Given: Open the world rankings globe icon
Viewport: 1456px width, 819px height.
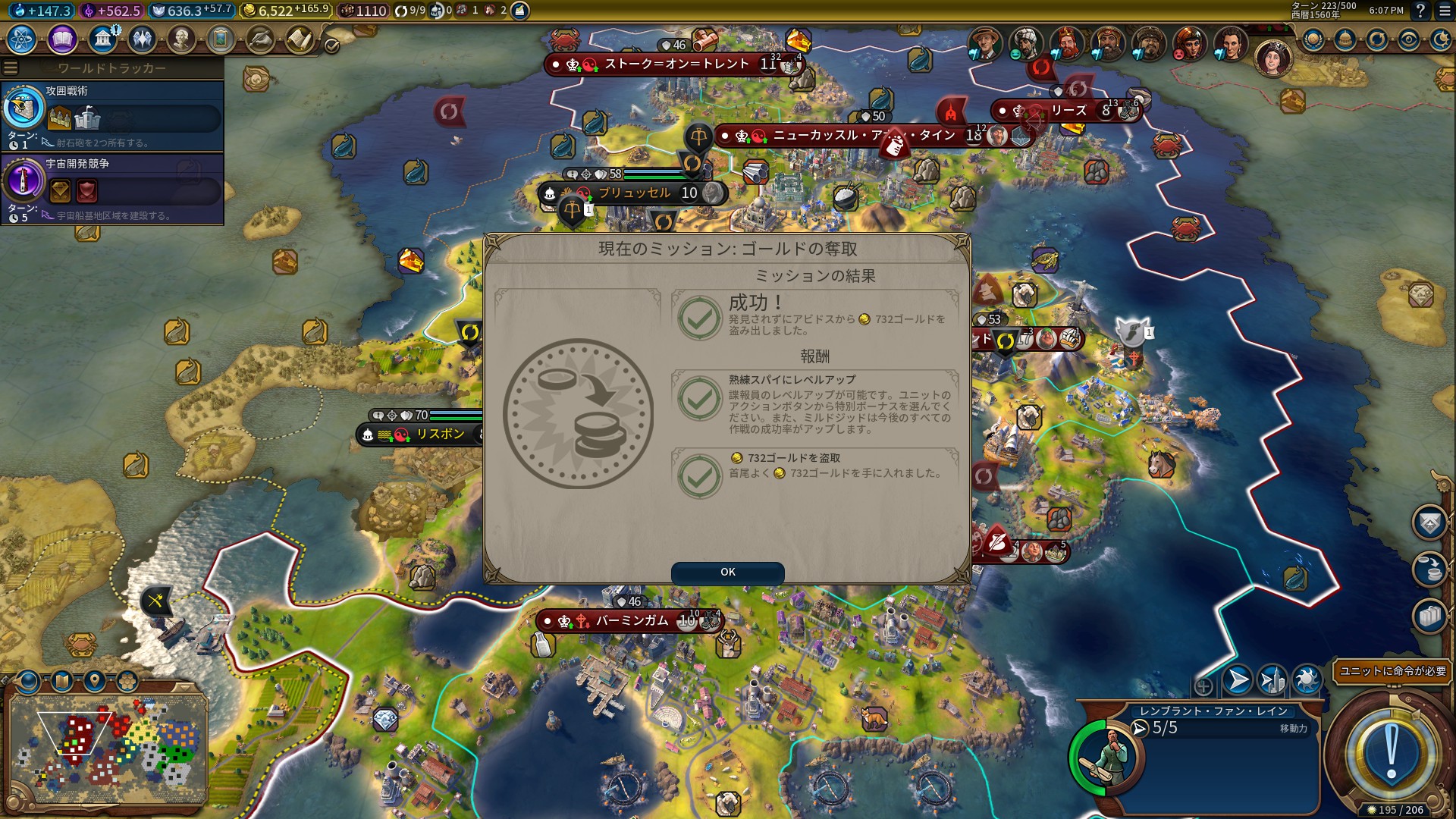Looking at the screenshot, I should point(1313,40).
